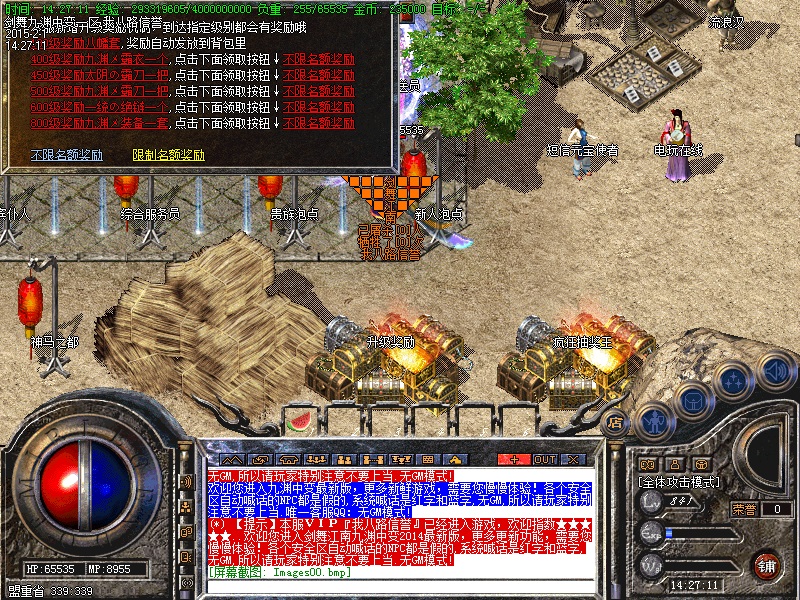Open the skills round button with stars
Screen dimensions: 800x600
click(x=734, y=381)
